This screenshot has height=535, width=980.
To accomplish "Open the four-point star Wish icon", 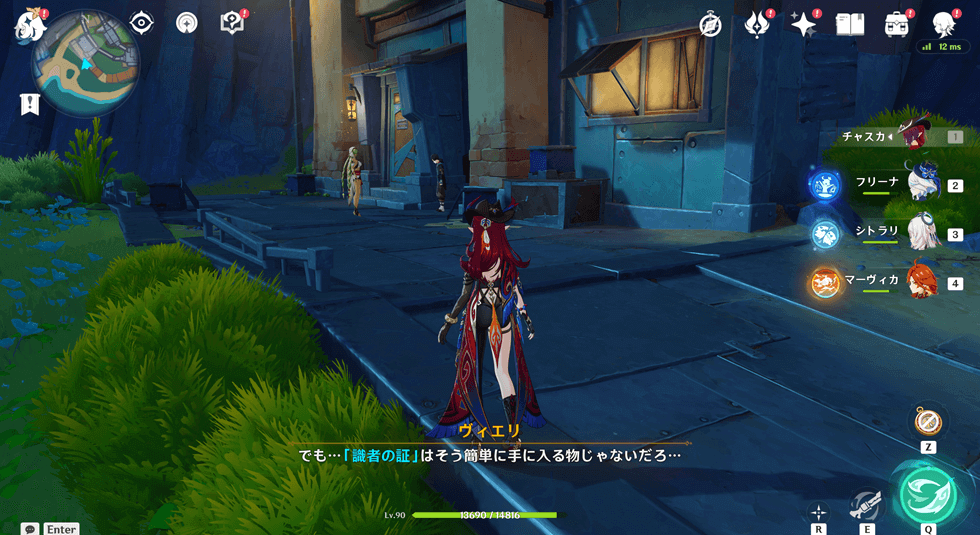I will [803, 25].
